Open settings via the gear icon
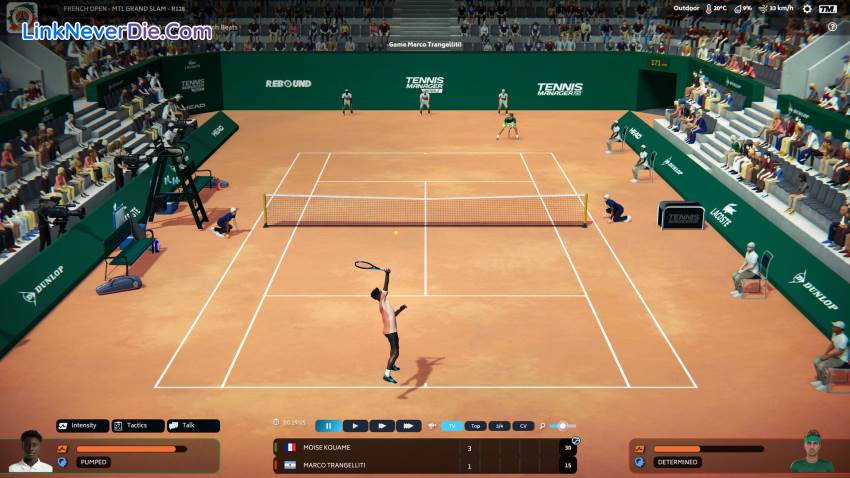The height and width of the screenshot is (478, 850). pos(807,8)
